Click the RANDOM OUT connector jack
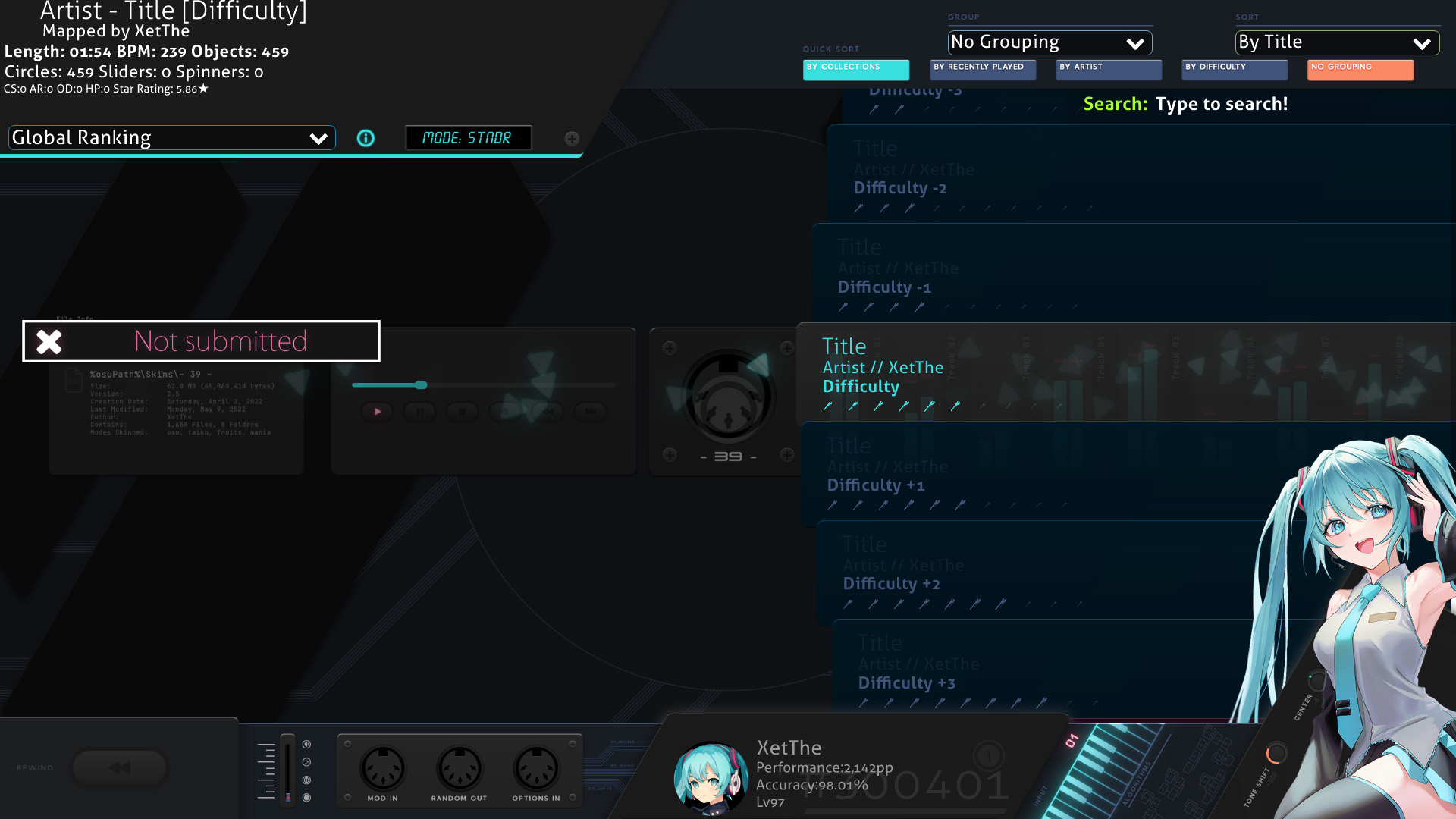 coord(459,768)
